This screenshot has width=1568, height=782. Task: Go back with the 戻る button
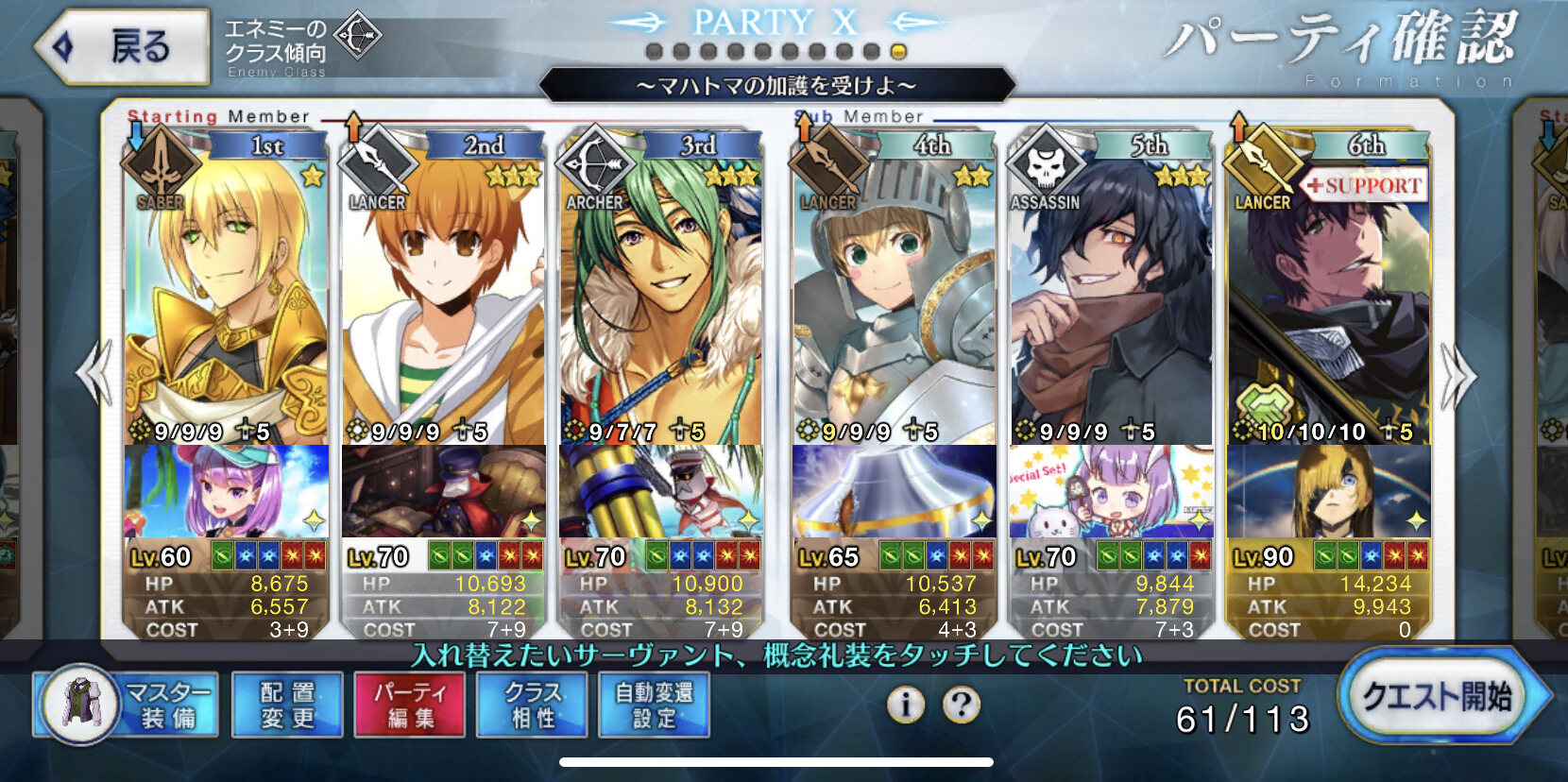click(123, 46)
